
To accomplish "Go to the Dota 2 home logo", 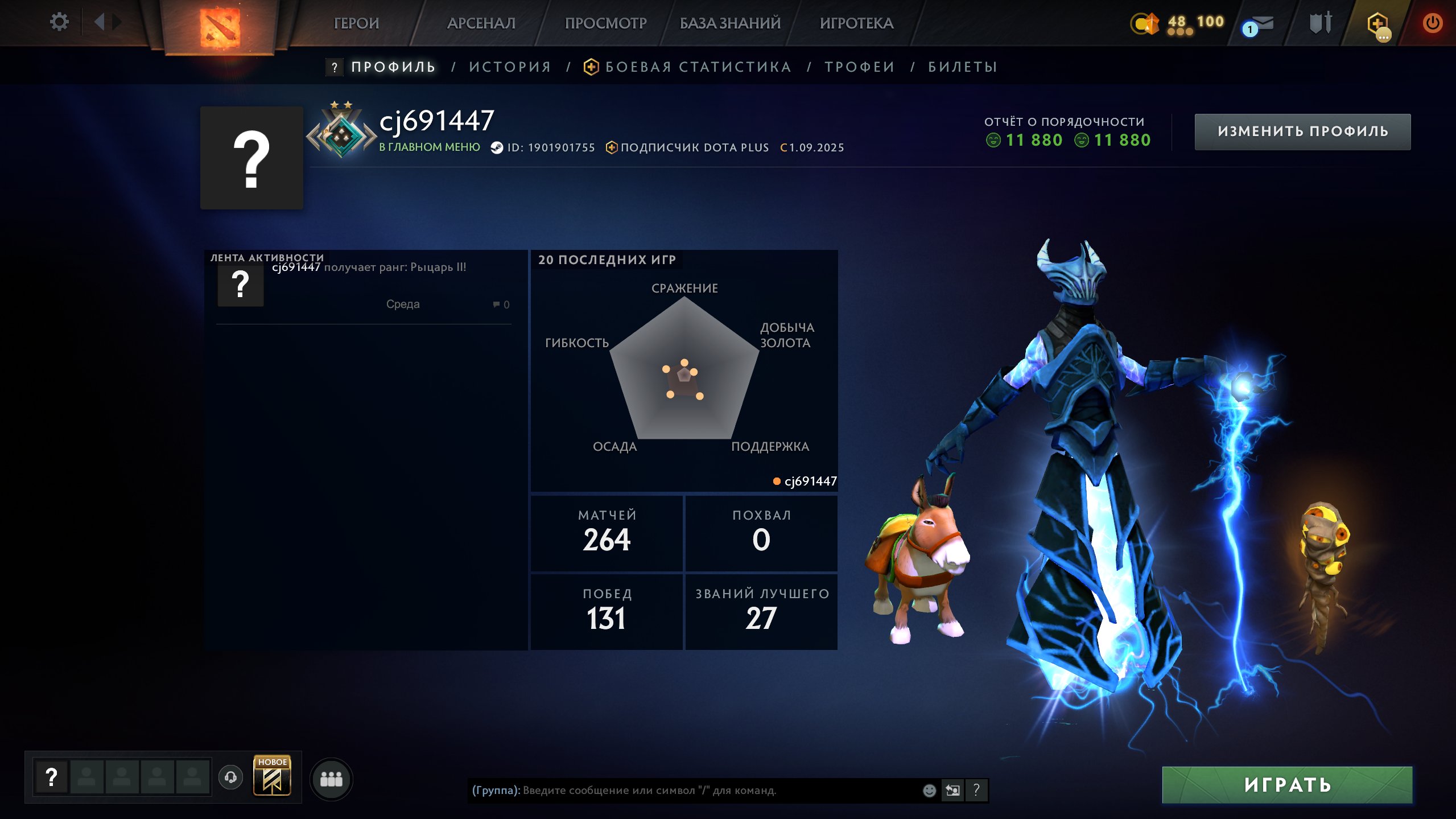I will [x=220, y=27].
